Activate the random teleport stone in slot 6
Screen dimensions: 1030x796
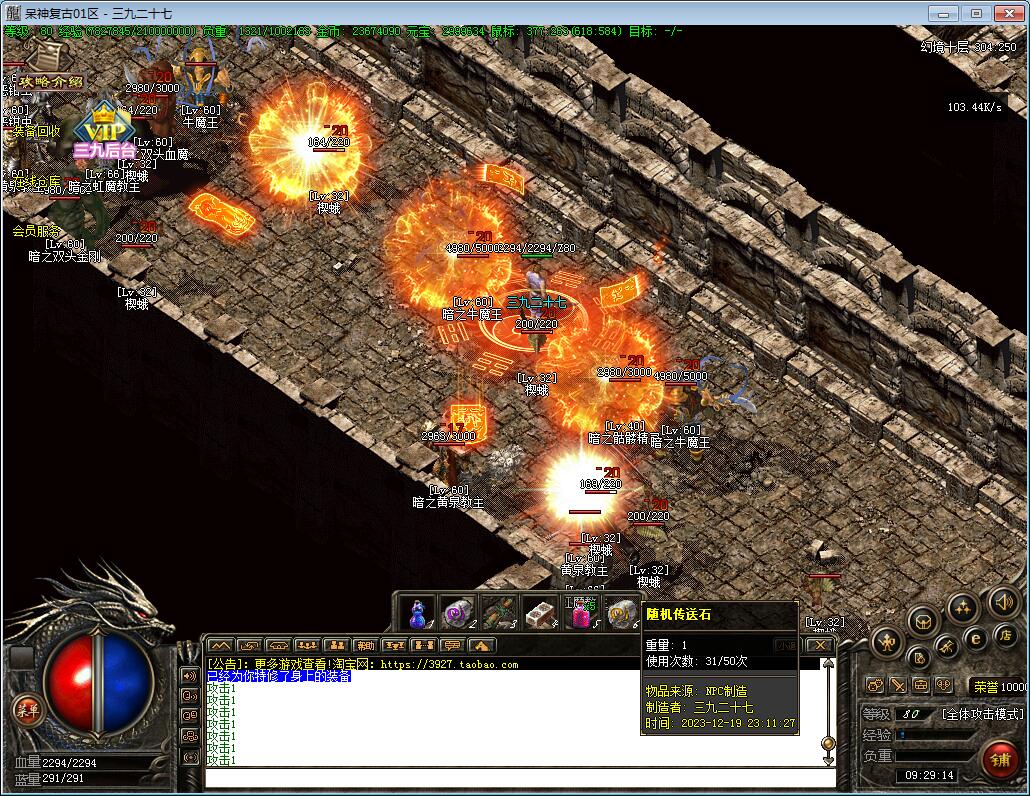coord(621,613)
